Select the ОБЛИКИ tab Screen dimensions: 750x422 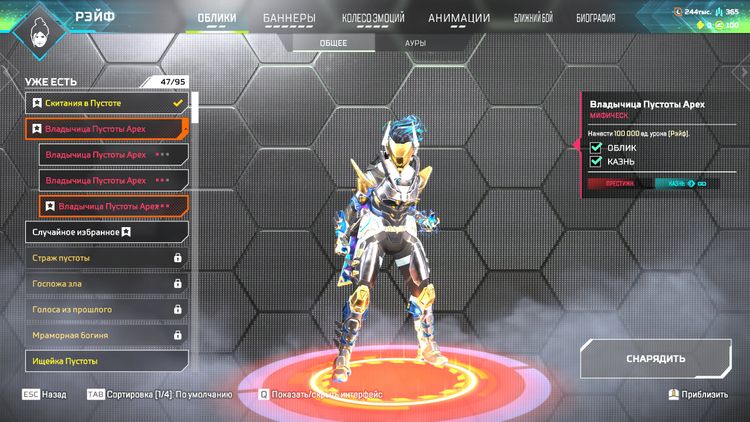217,18
